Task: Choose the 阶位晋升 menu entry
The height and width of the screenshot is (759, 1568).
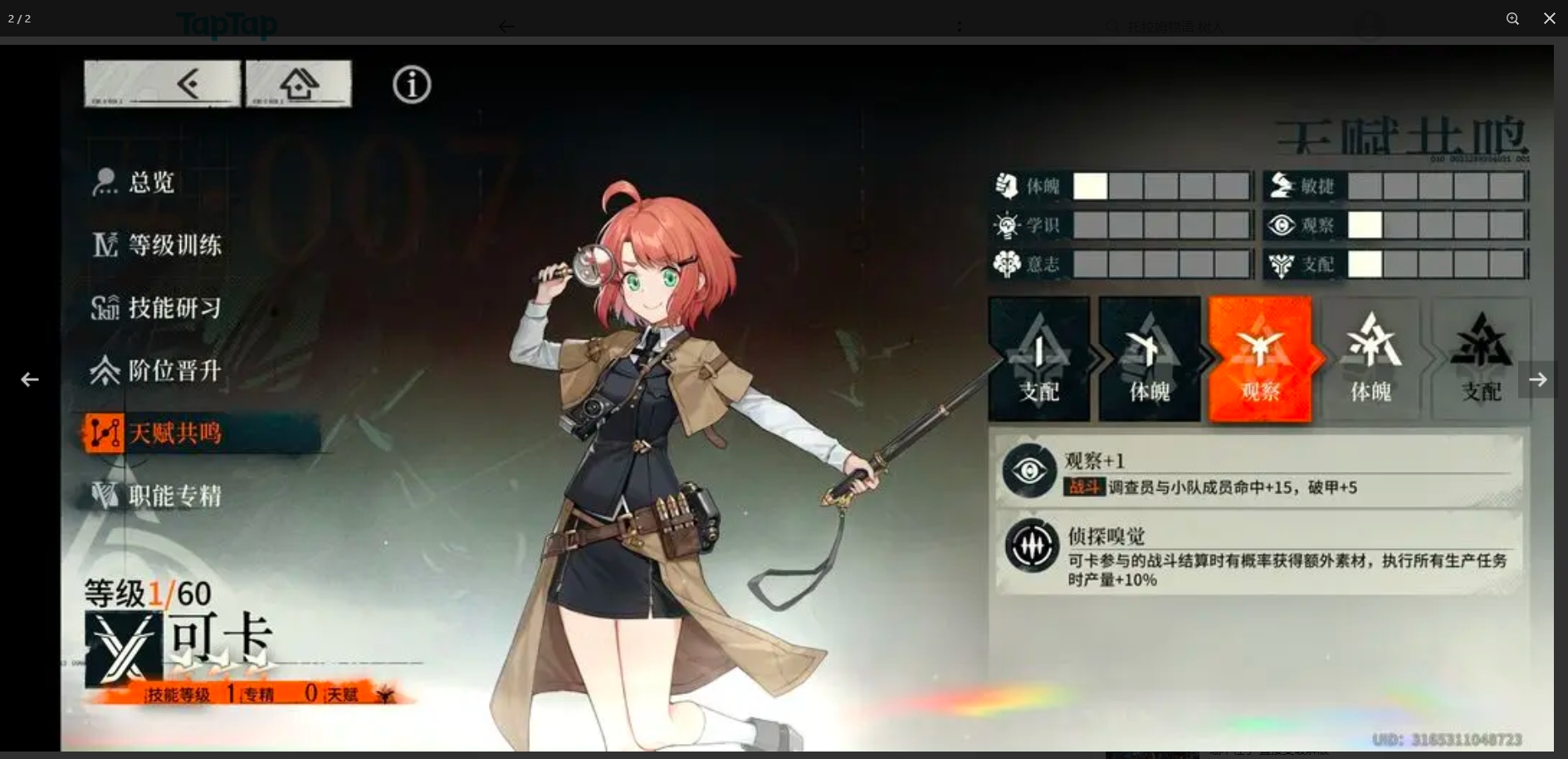Action: [x=174, y=370]
